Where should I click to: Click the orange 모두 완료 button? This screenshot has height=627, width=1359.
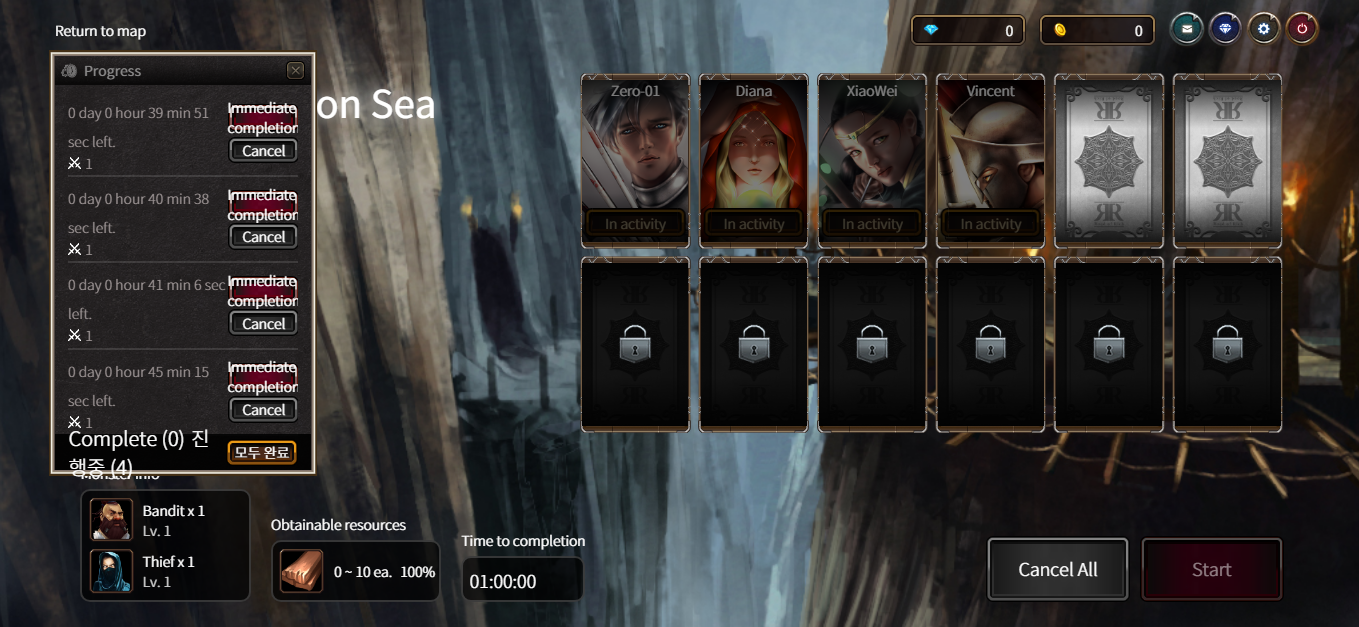click(x=262, y=453)
